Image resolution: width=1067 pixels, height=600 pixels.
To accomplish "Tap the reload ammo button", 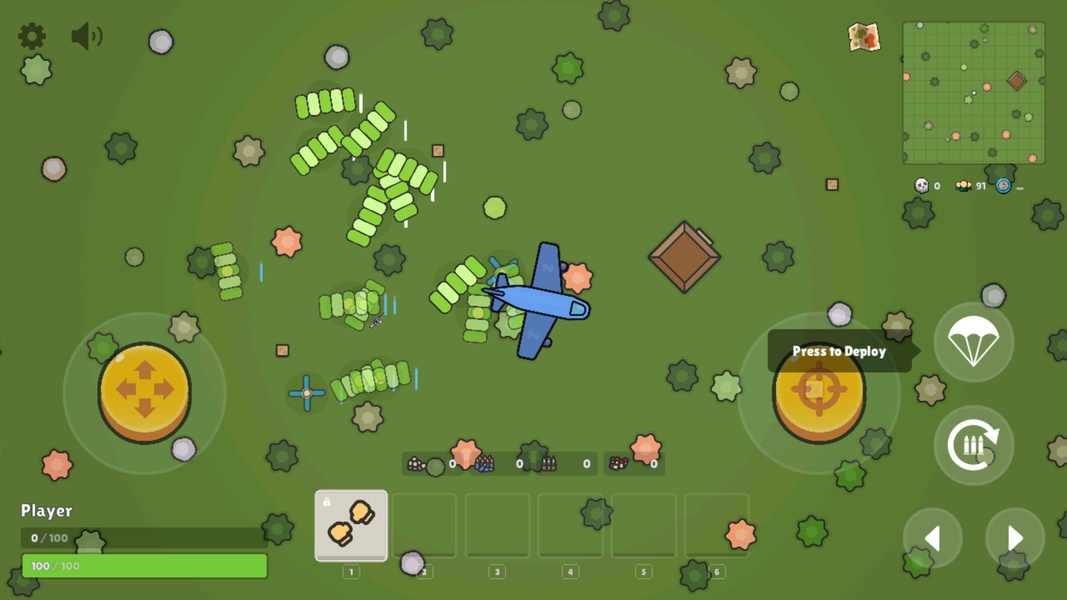I will pyautogui.click(x=973, y=445).
